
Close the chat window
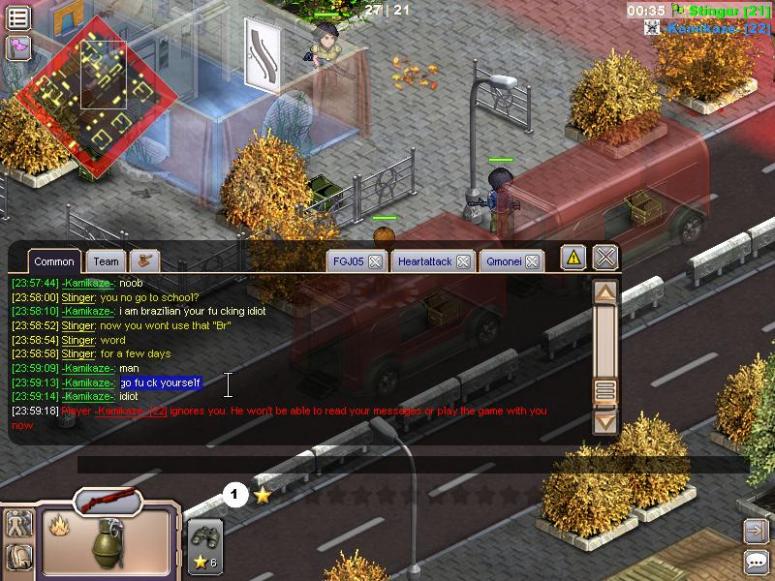[605, 258]
